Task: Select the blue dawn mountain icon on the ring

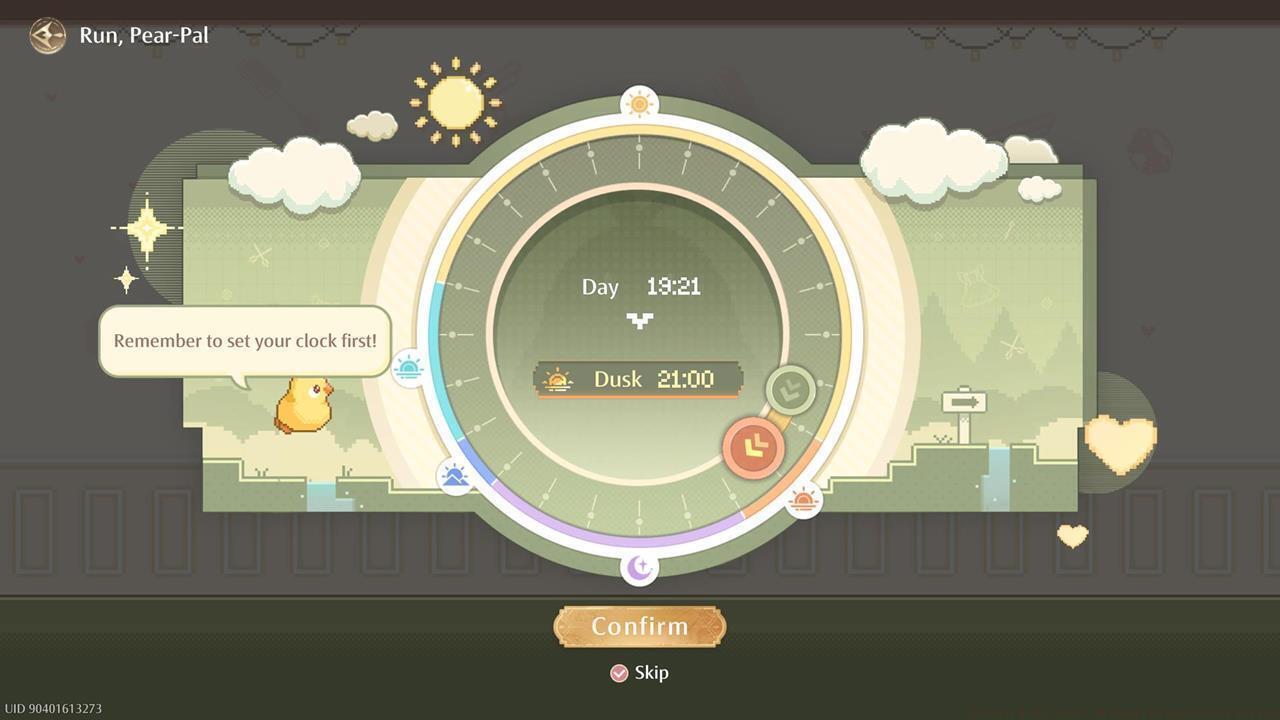Action: pyautogui.click(x=453, y=477)
